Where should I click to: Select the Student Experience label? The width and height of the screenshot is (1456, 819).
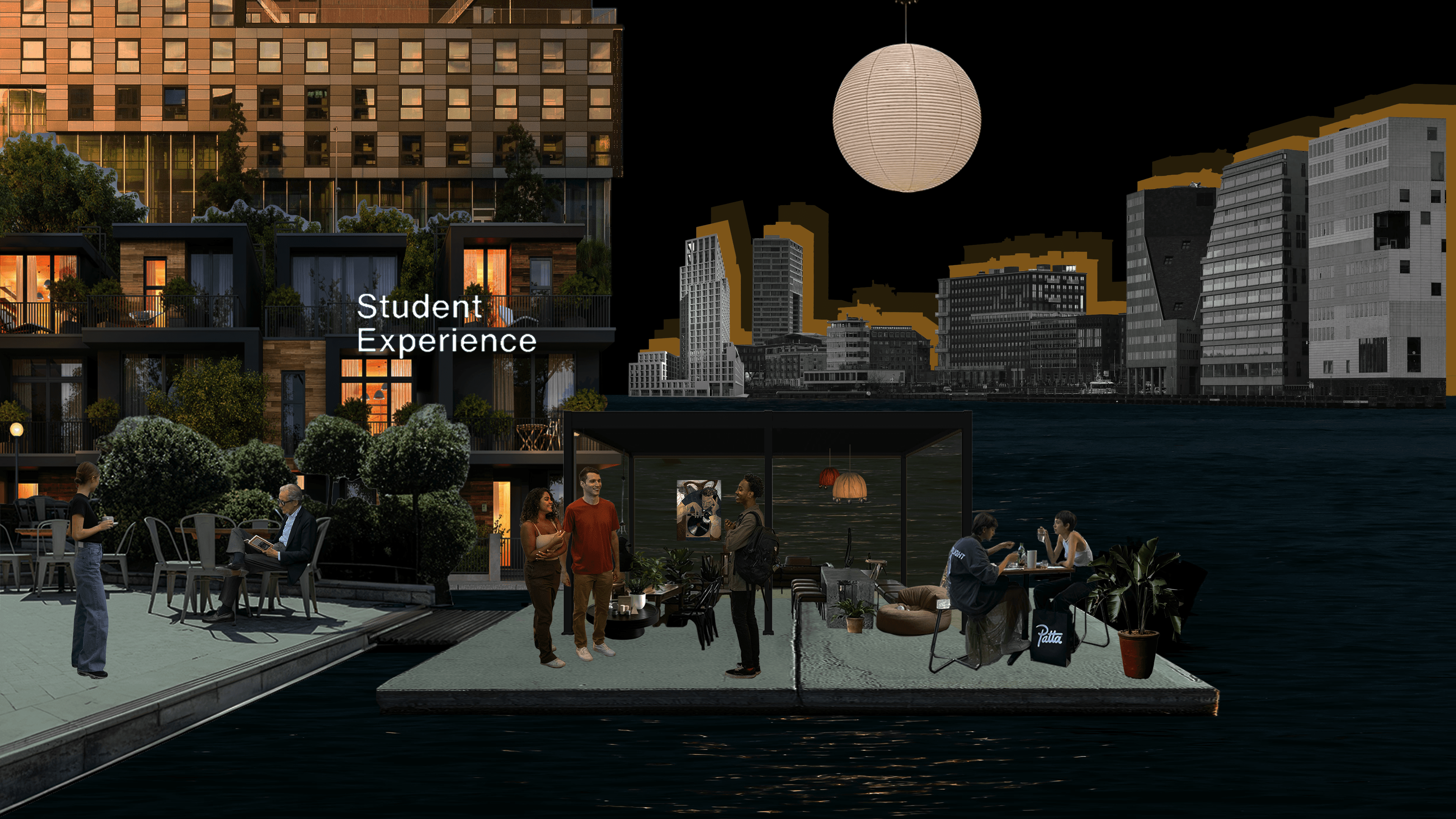[x=446, y=323]
